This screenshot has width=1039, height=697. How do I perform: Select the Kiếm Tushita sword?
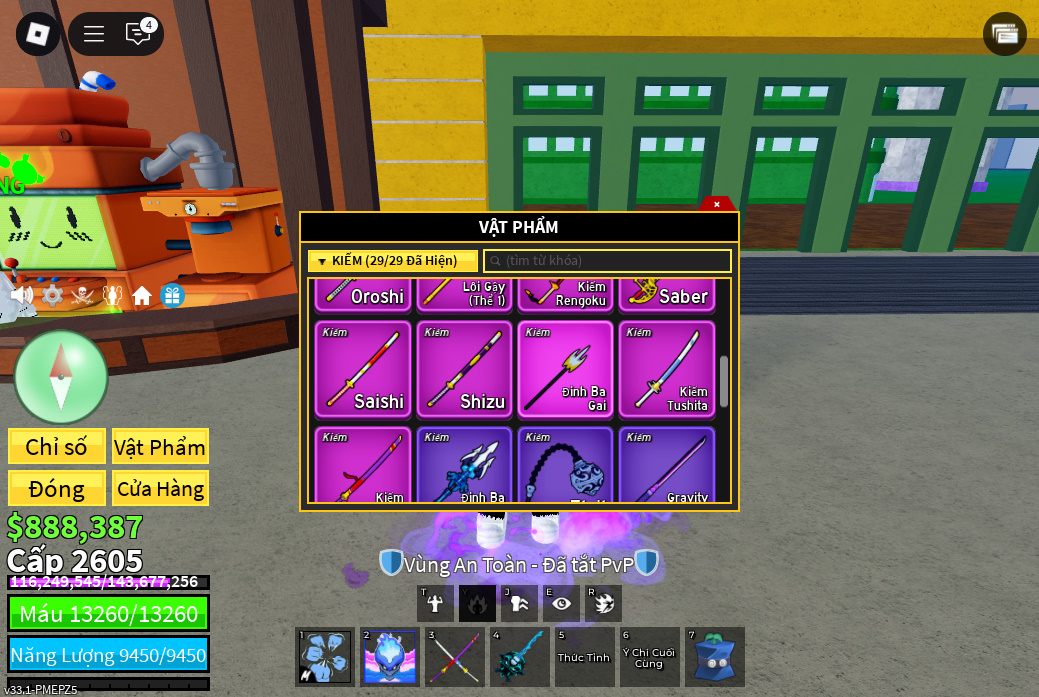coord(666,369)
